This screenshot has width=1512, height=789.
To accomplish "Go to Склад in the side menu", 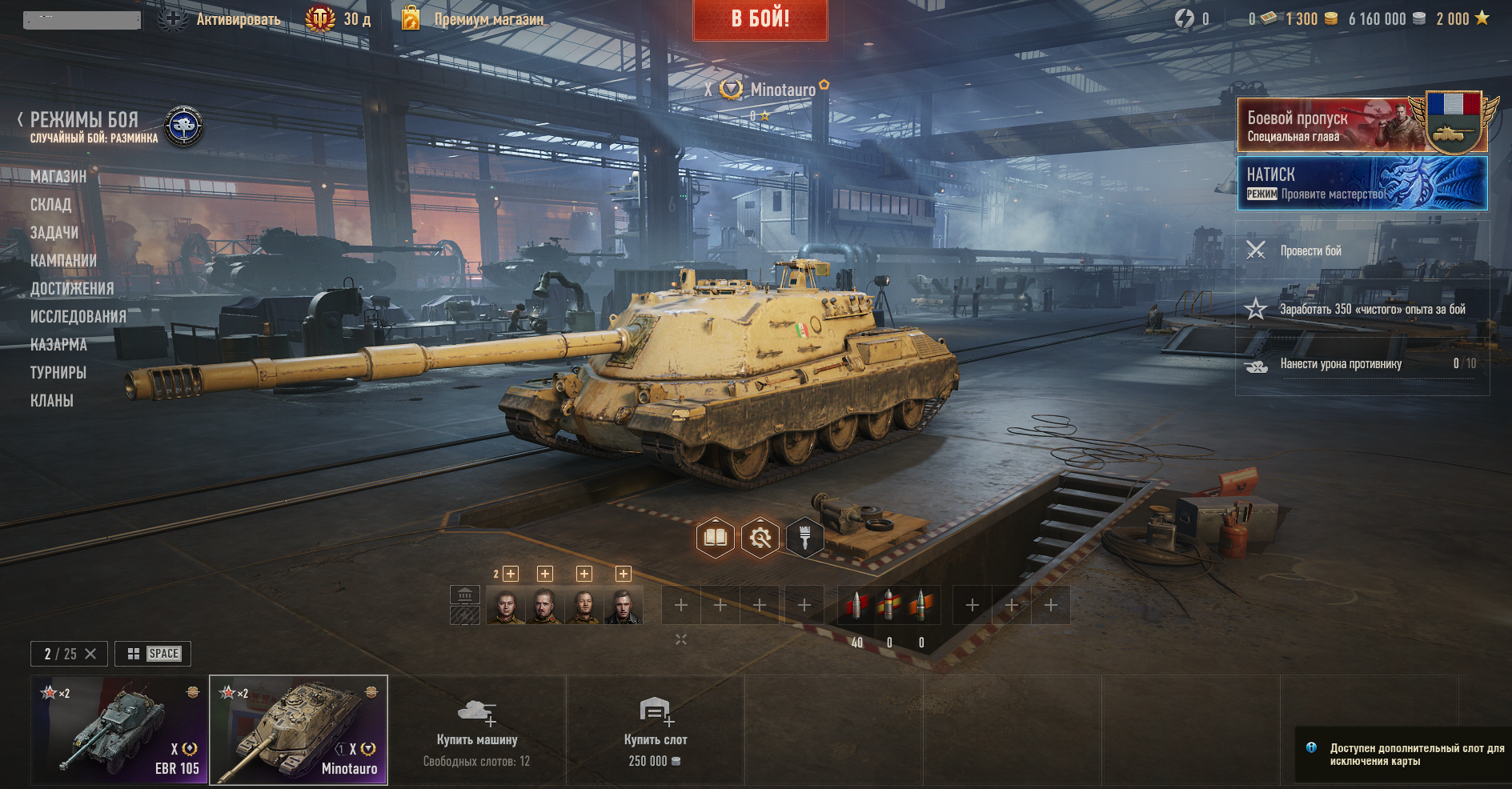I will point(51,205).
